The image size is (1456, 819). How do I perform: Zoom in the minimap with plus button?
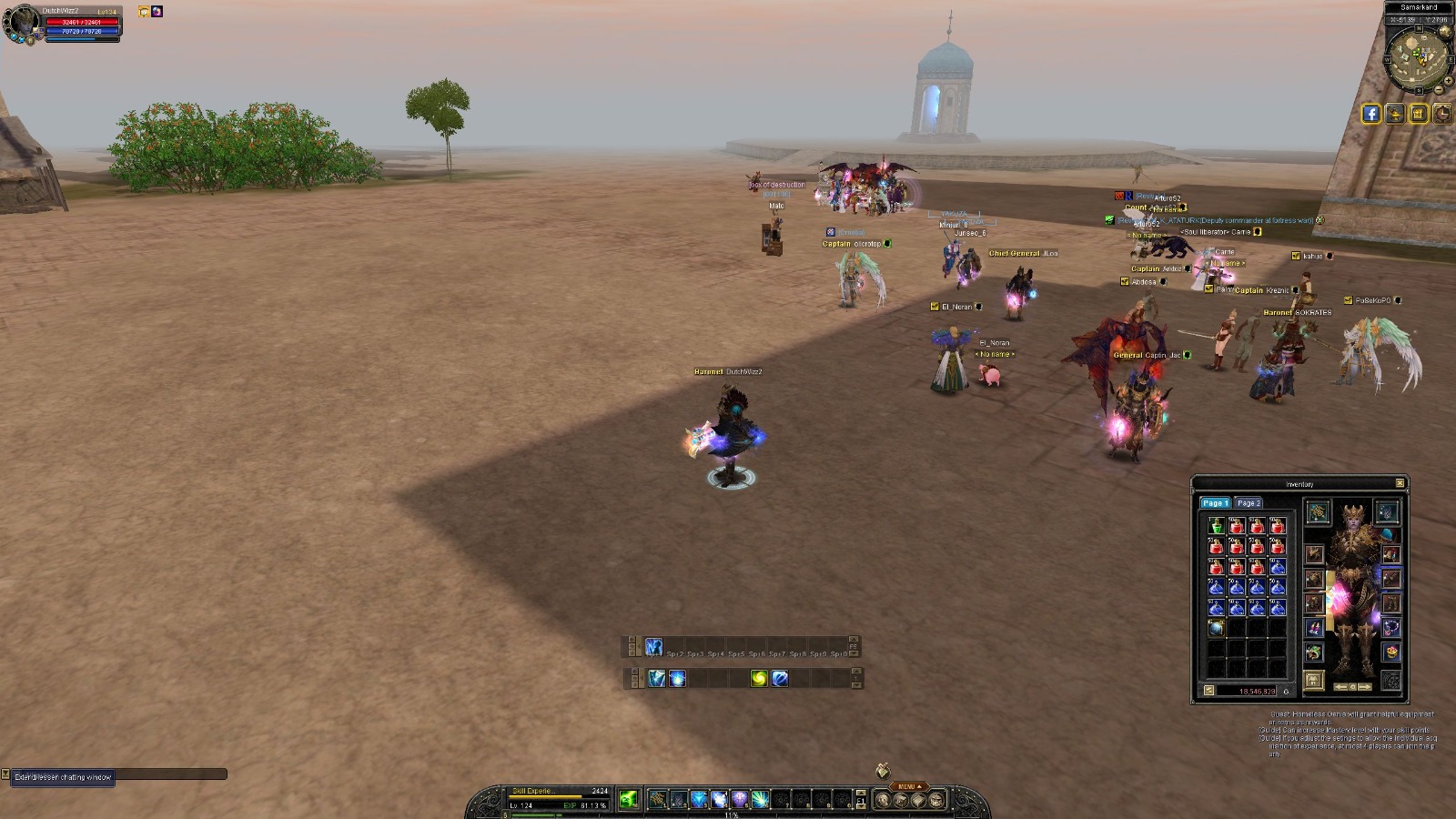[x=1448, y=80]
